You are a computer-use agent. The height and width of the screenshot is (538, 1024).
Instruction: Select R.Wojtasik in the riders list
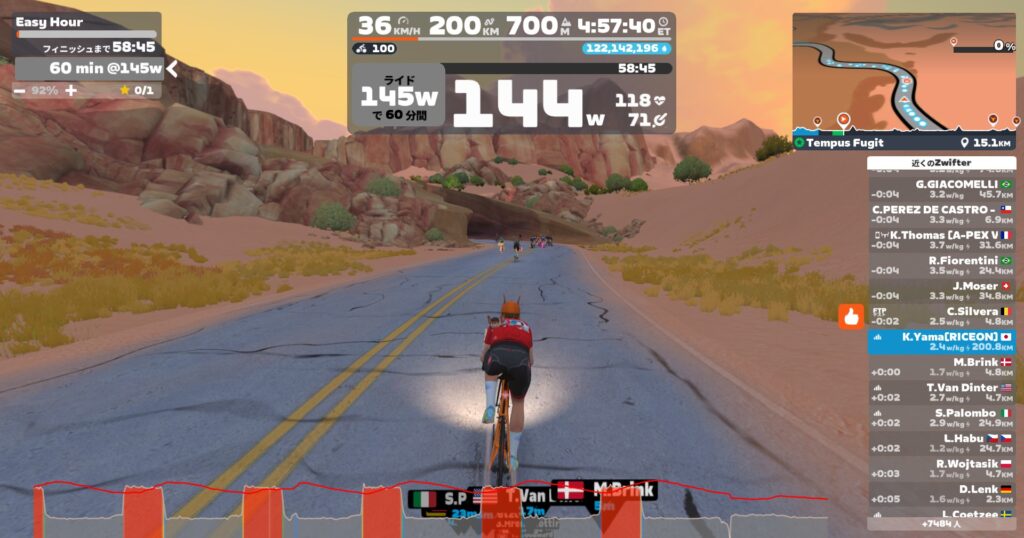coord(940,468)
